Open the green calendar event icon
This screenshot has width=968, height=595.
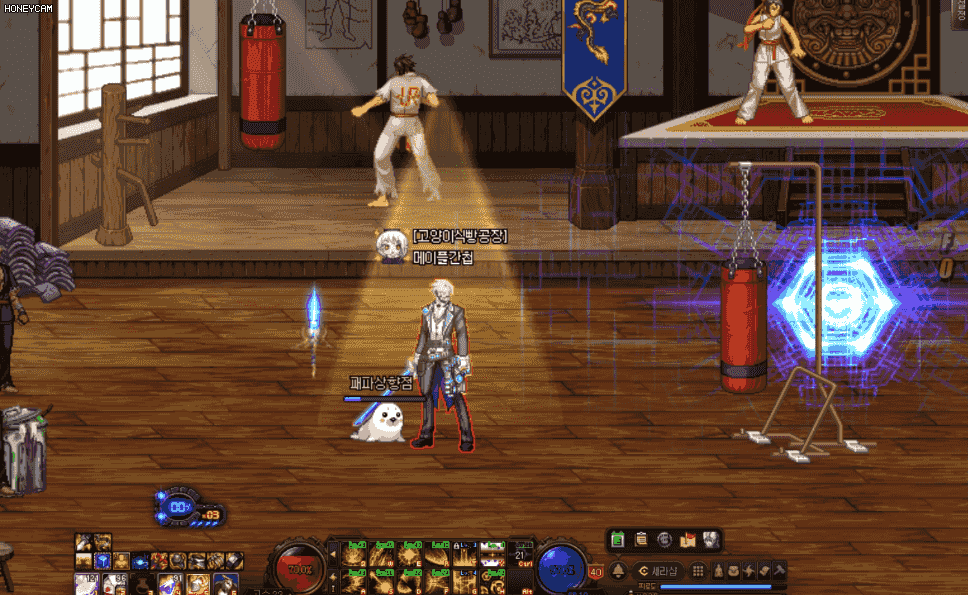click(618, 540)
